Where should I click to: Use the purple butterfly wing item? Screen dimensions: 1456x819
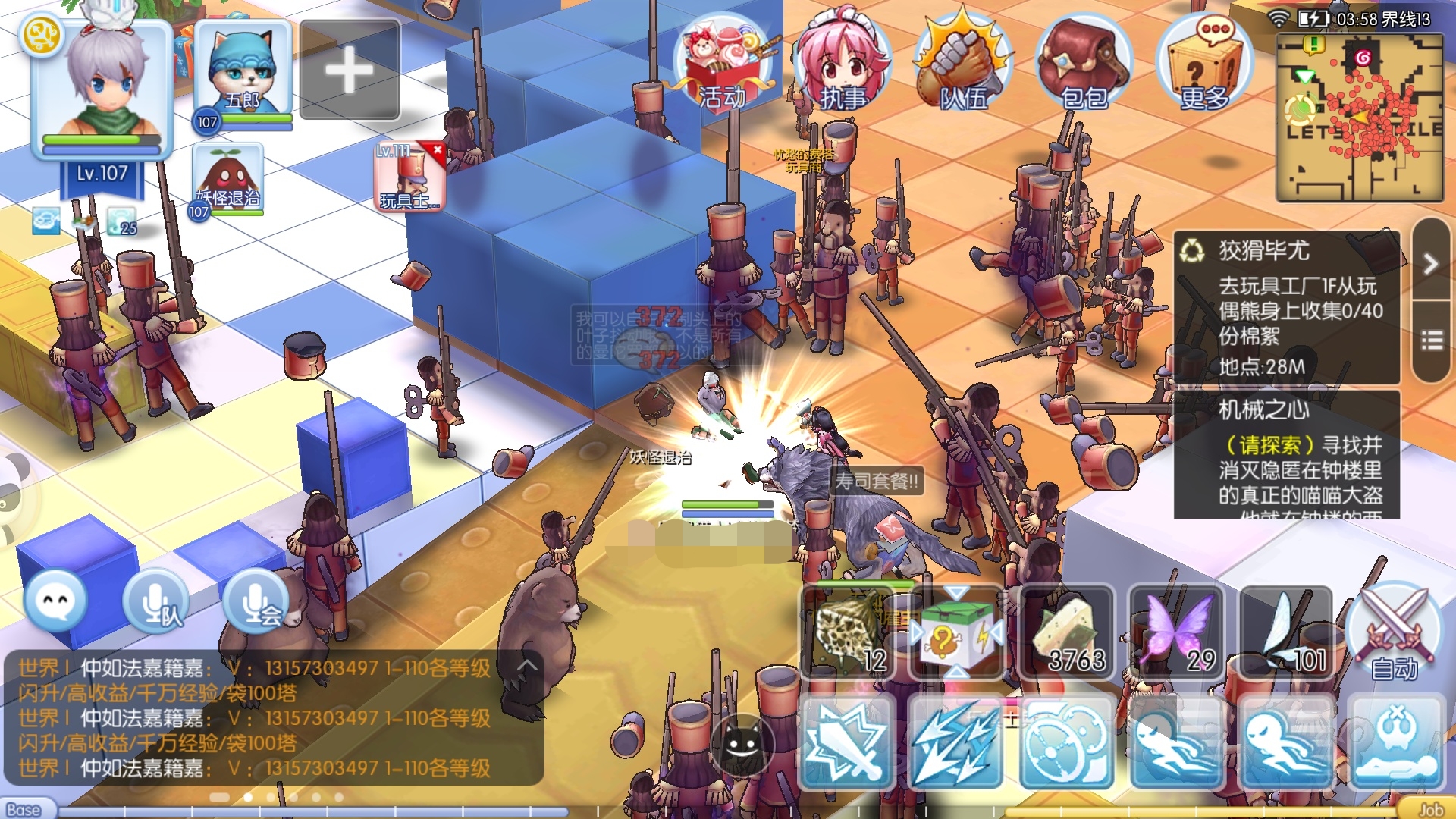click(1177, 632)
